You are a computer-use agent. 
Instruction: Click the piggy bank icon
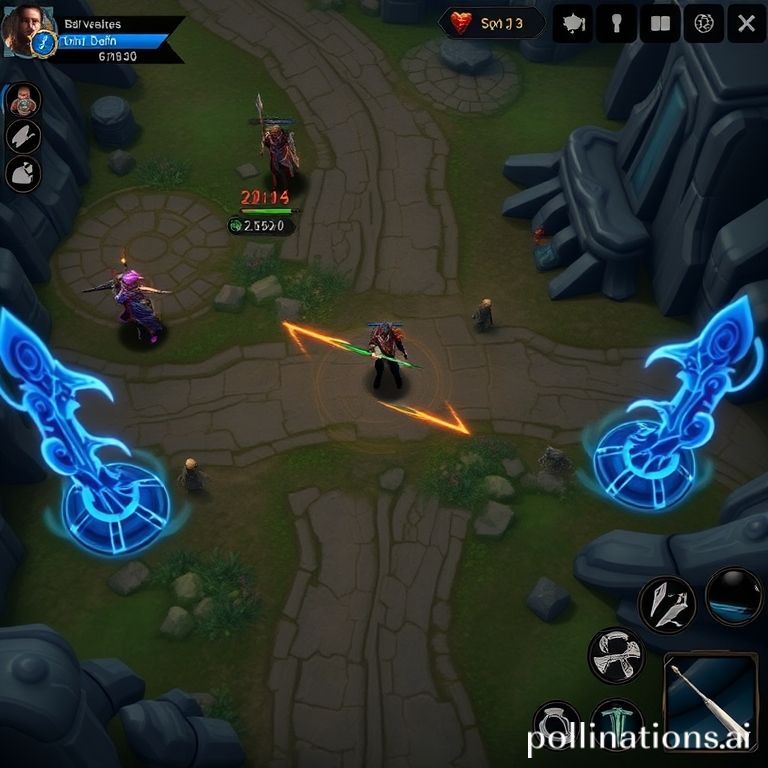573,24
